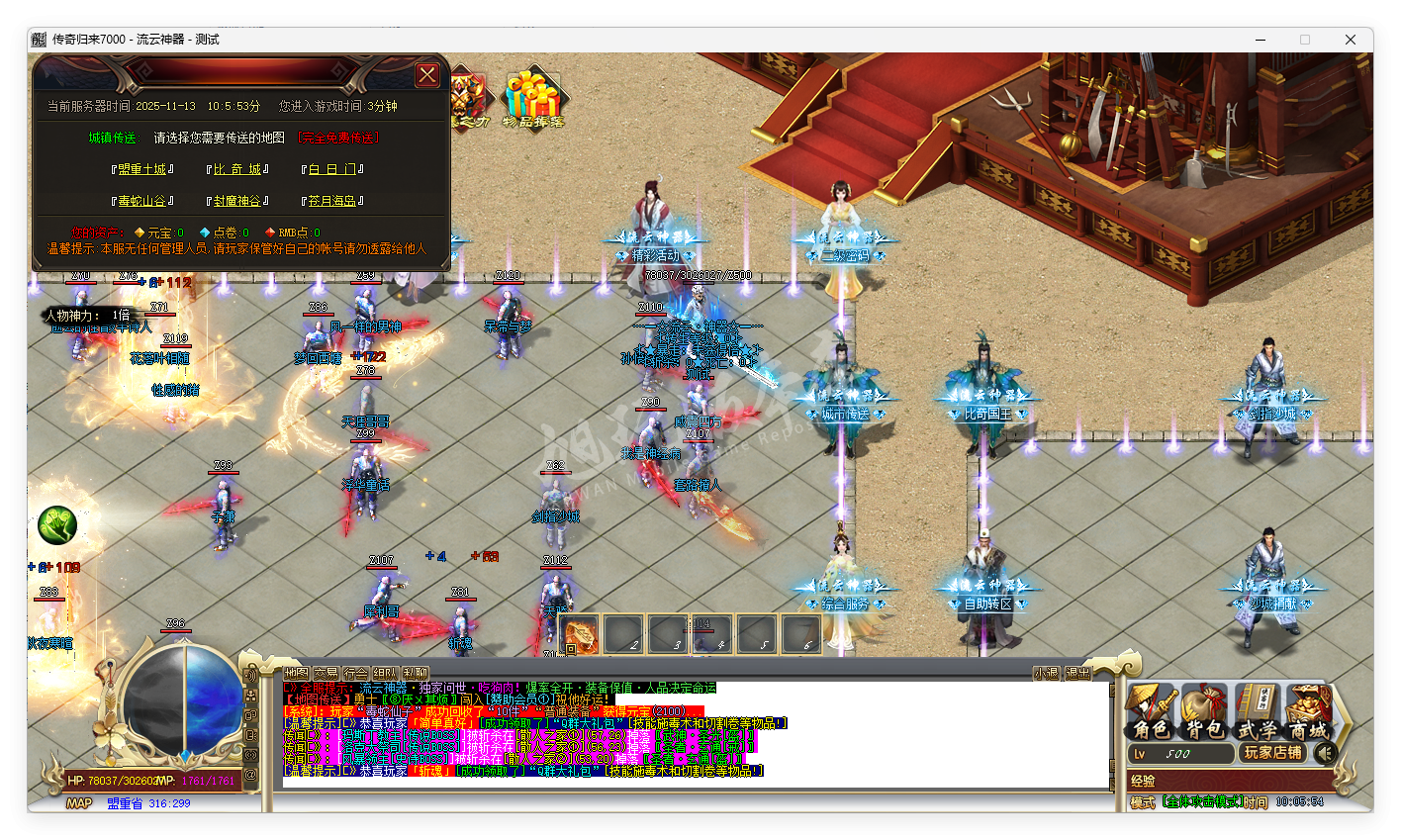The height and width of the screenshot is (840, 1401).
Task: Open the 玩家店铺 player shop
Action: [1271, 753]
